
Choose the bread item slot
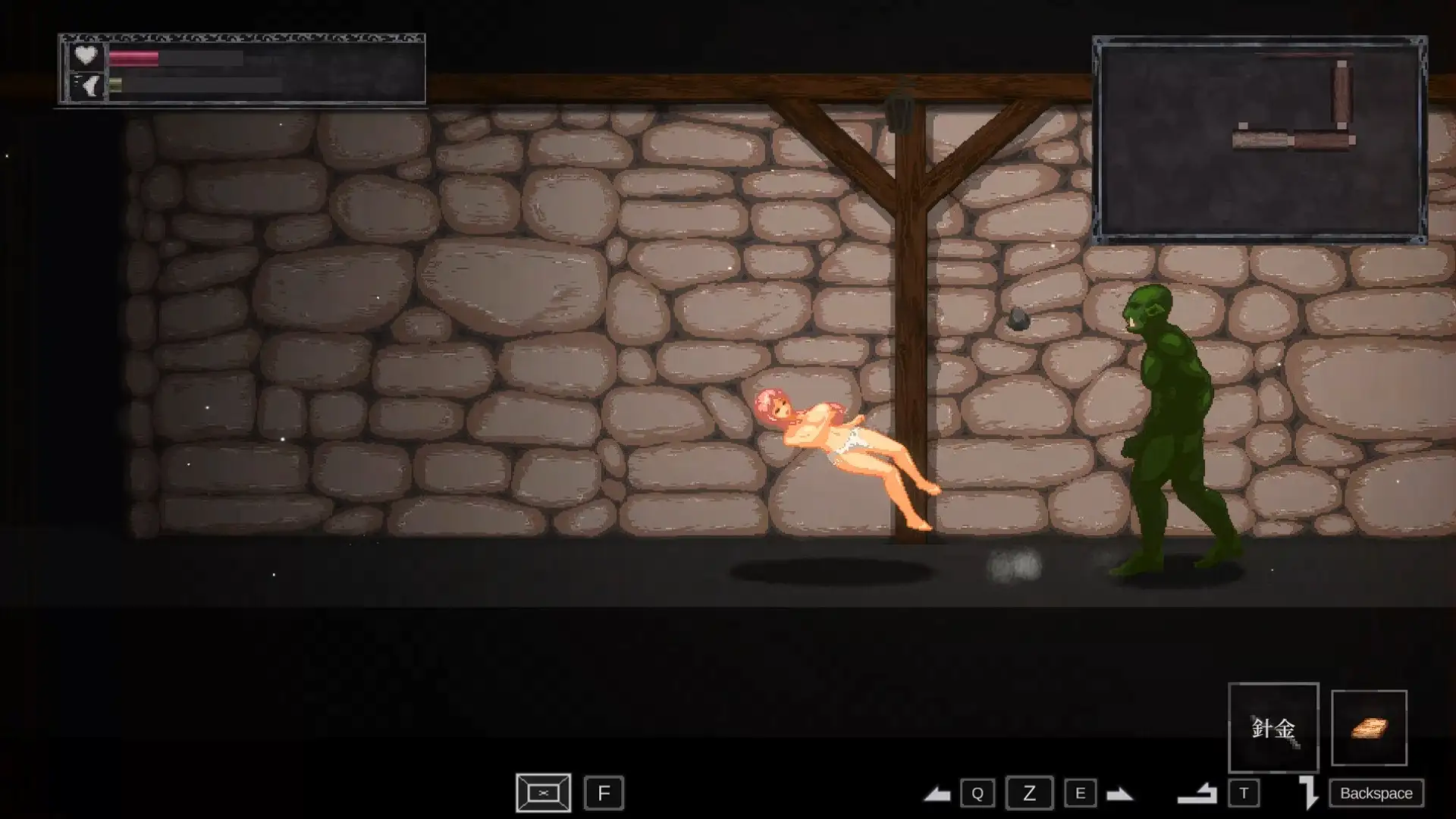pos(1369,728)
